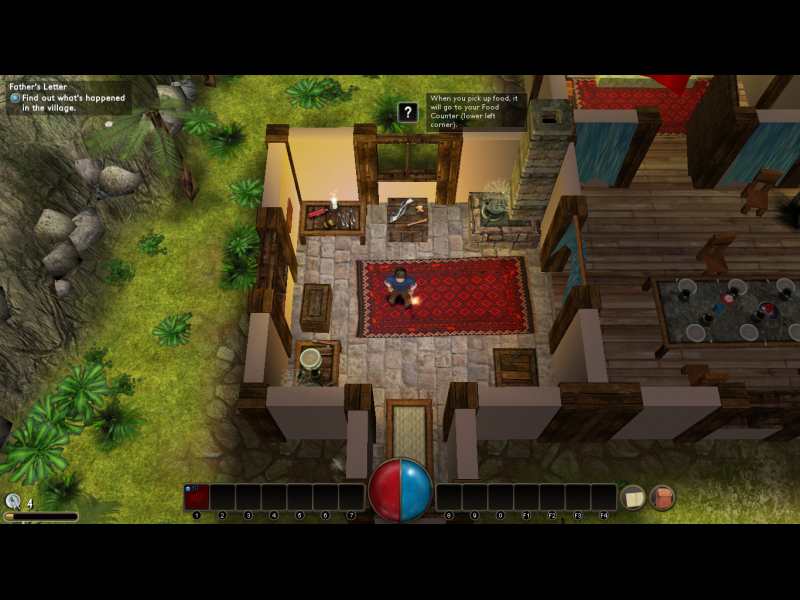The height and width of the screenshot is (600, 800).
Task: Click the question mark tutorial hint icon
Action: coord(407,112)
